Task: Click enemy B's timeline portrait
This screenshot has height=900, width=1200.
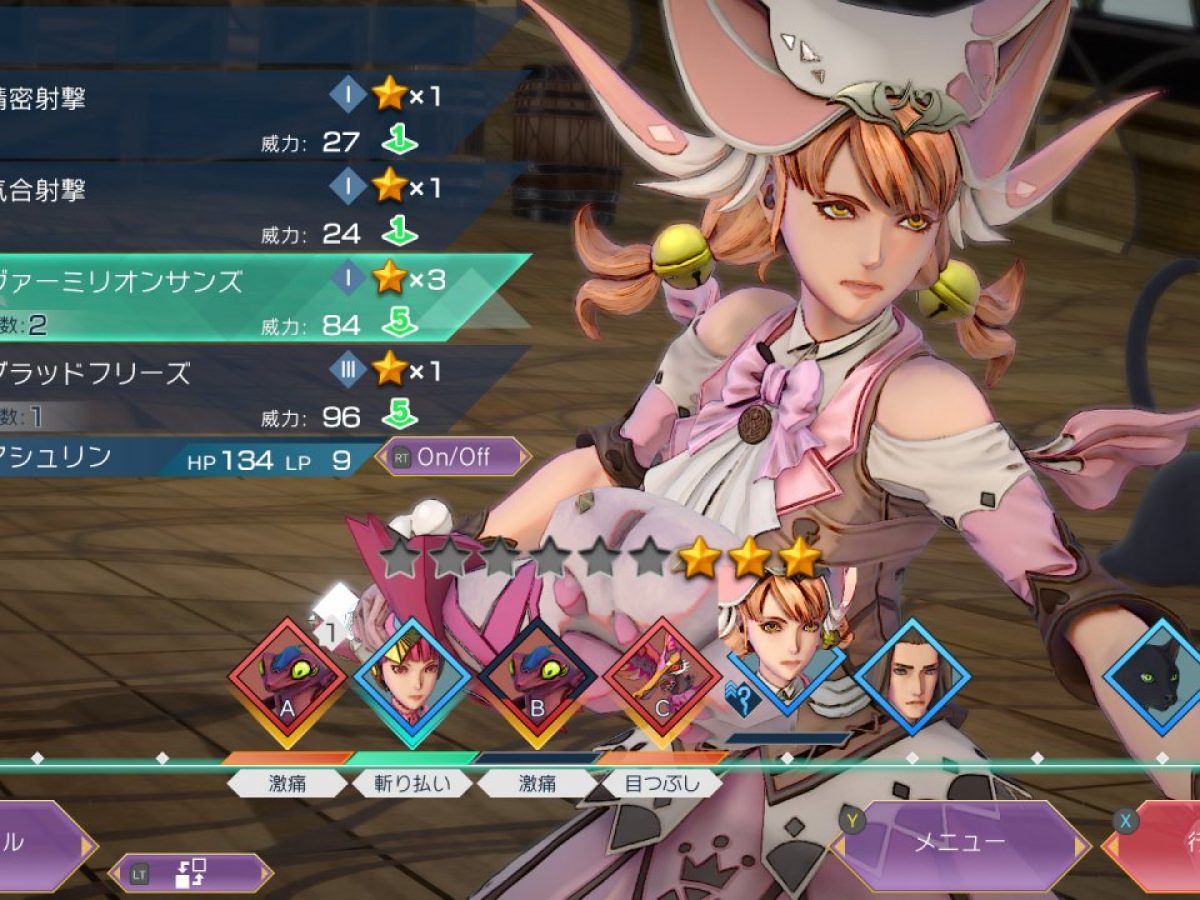Action: point(537,682)
